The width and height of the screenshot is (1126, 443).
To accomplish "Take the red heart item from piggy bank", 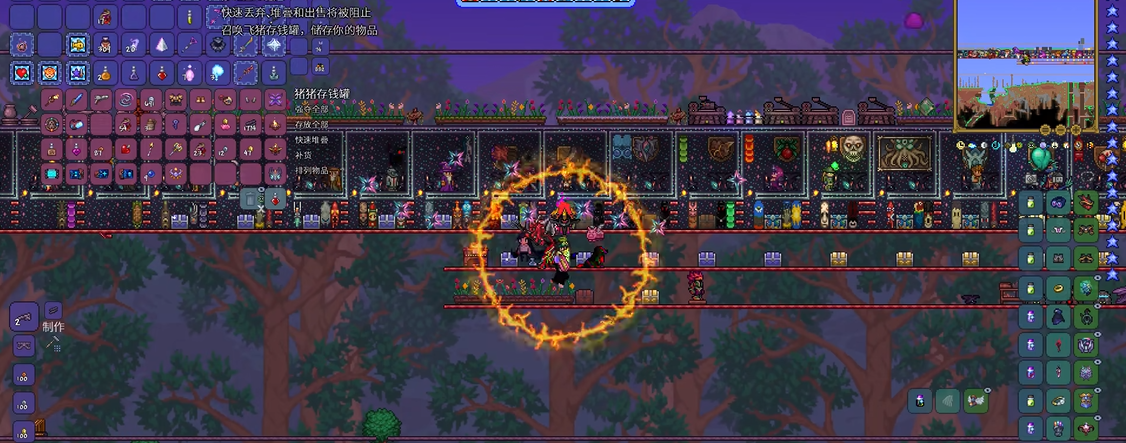I will (125, 149).
